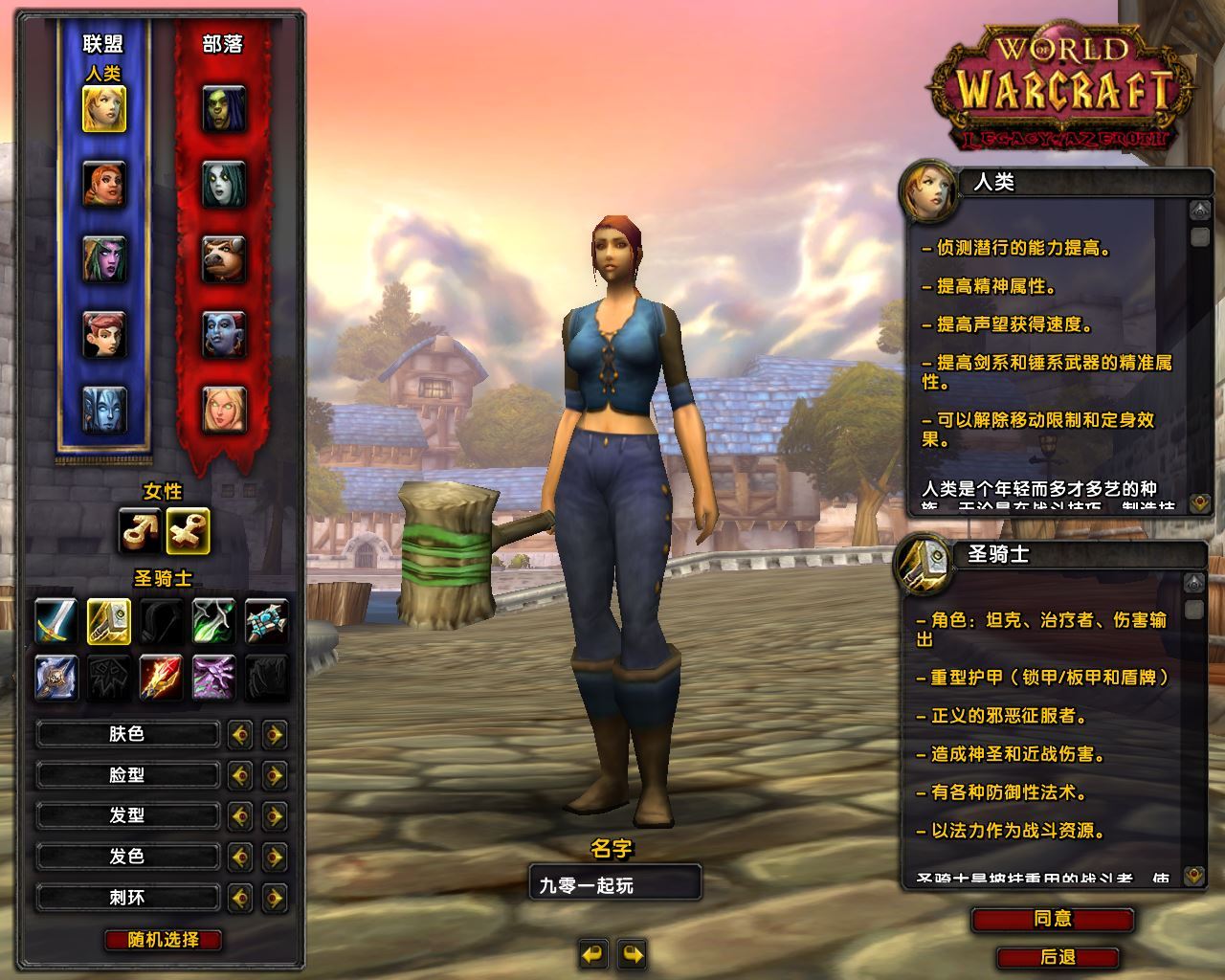Screen dimensions: 1225x980
Task: Confirm character with 同意 button
Action: (x=1053, y=919)
